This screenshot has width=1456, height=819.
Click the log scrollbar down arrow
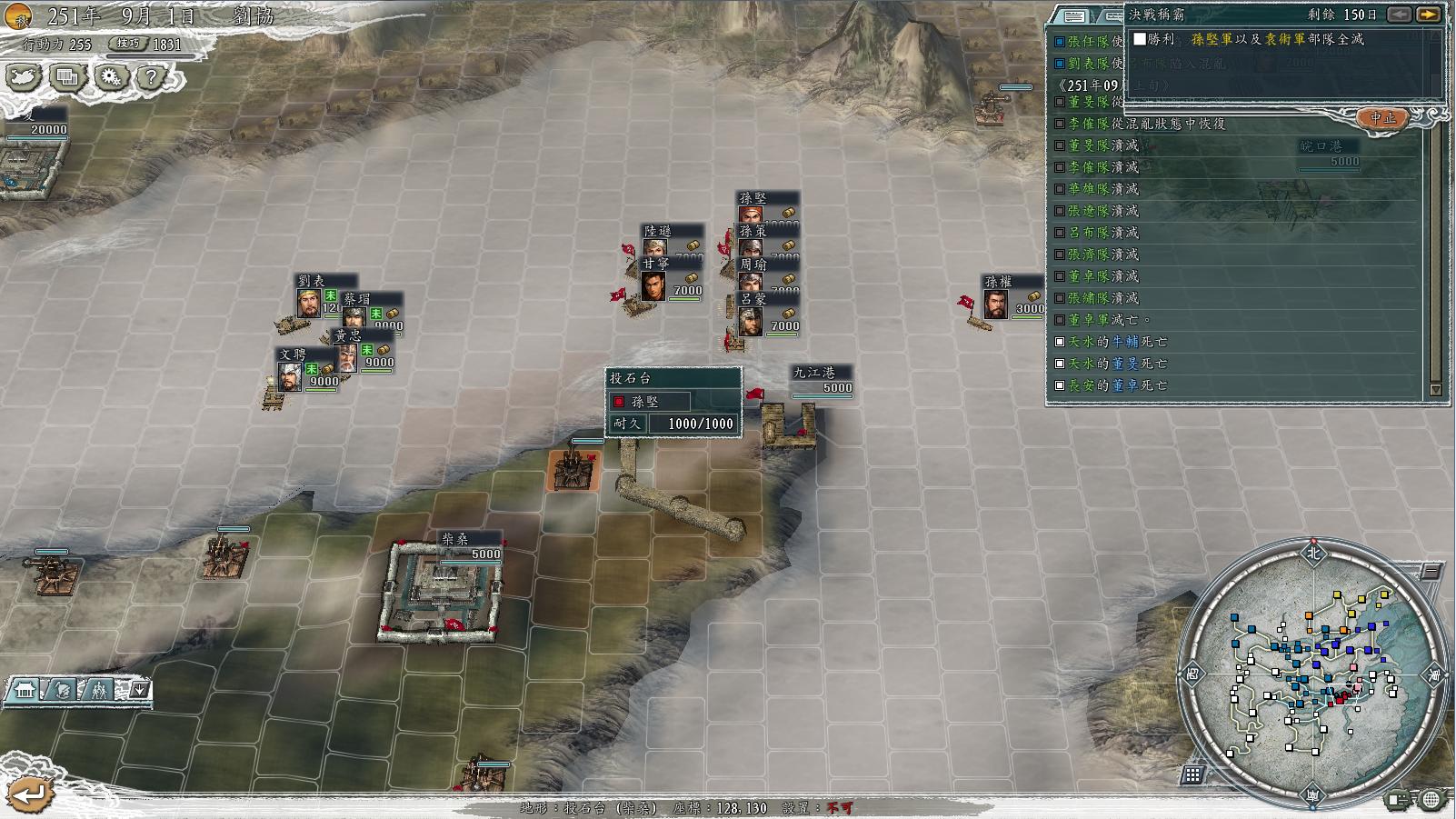point(1436,390)
